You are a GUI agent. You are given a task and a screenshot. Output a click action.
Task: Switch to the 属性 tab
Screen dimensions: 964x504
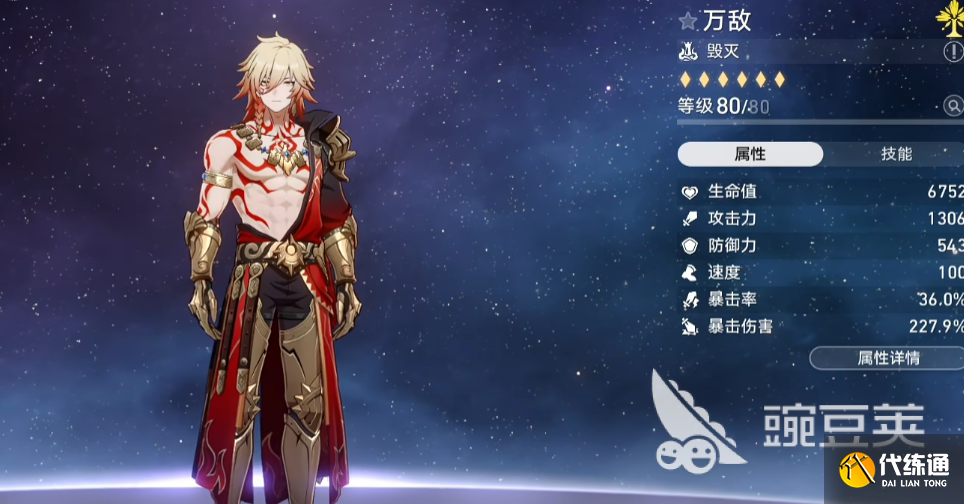[750, 154]
